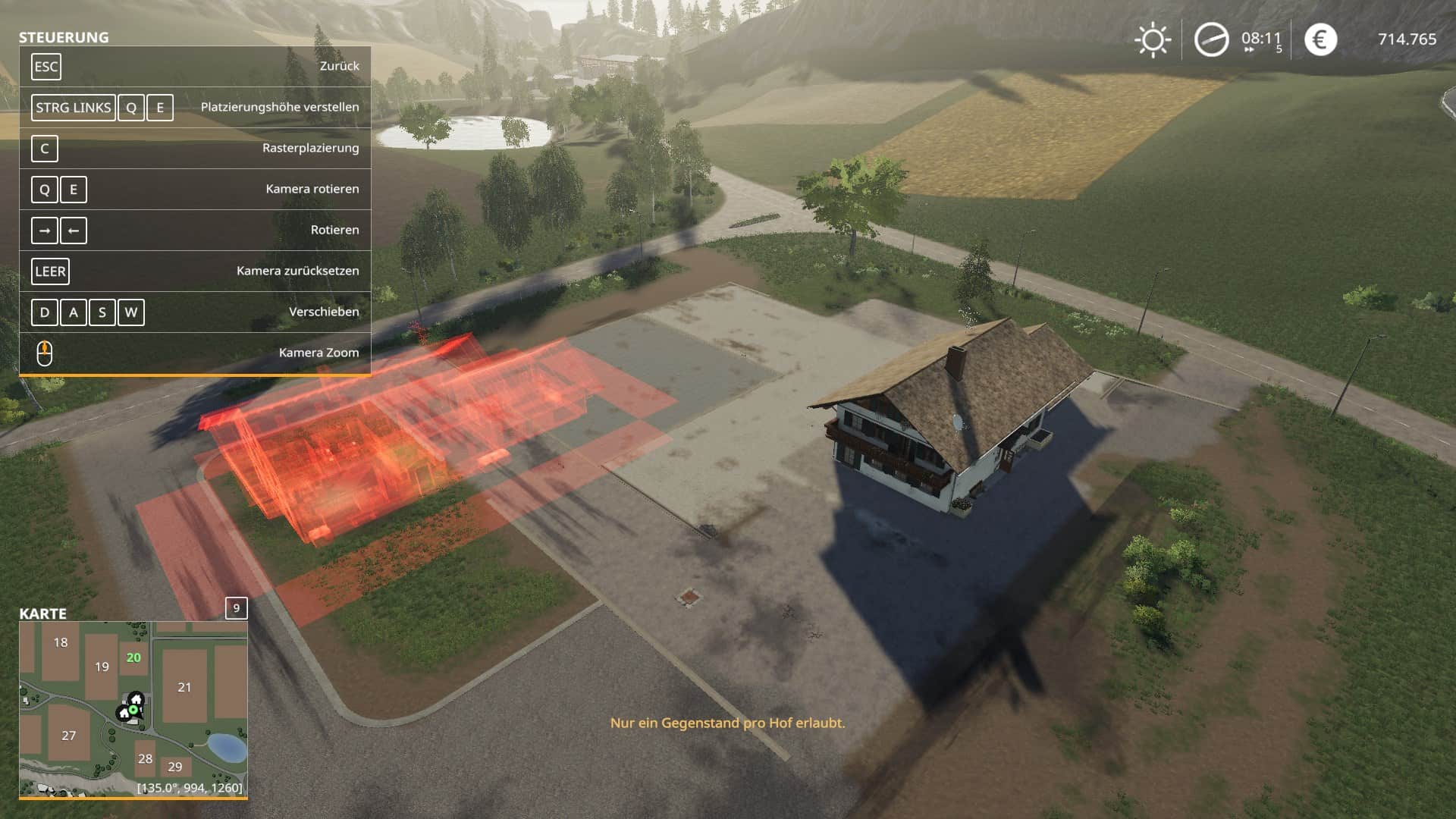
Task: Select the upper farmhouse icon on the minimap
Action: [x=136, y=699]
